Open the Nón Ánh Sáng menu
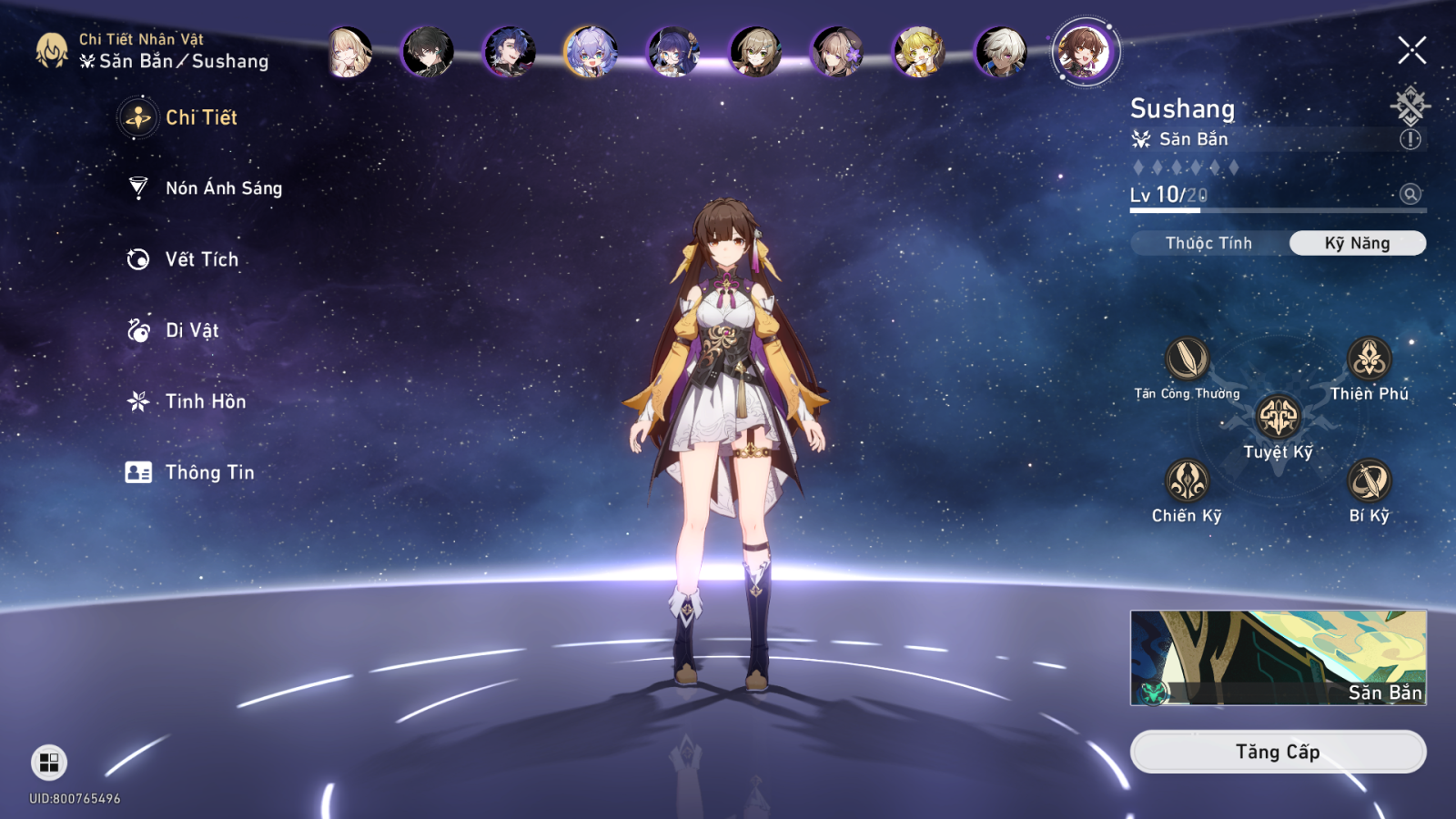Image resolution: width=1456 pixels, height=819 pixels. [223, 188]
